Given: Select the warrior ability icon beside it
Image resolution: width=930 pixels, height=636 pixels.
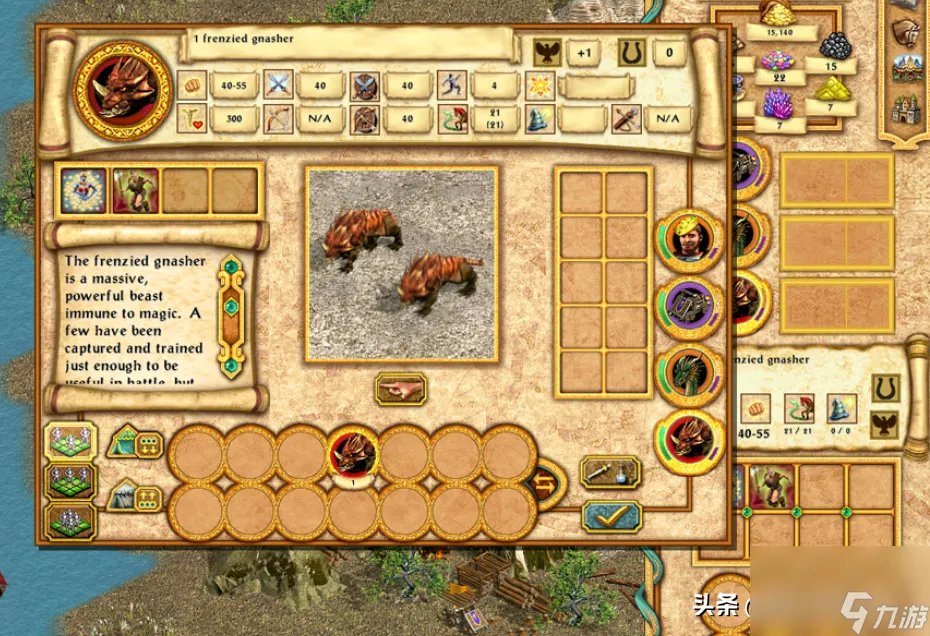Looking at the screenshot, I should point(135,191).
